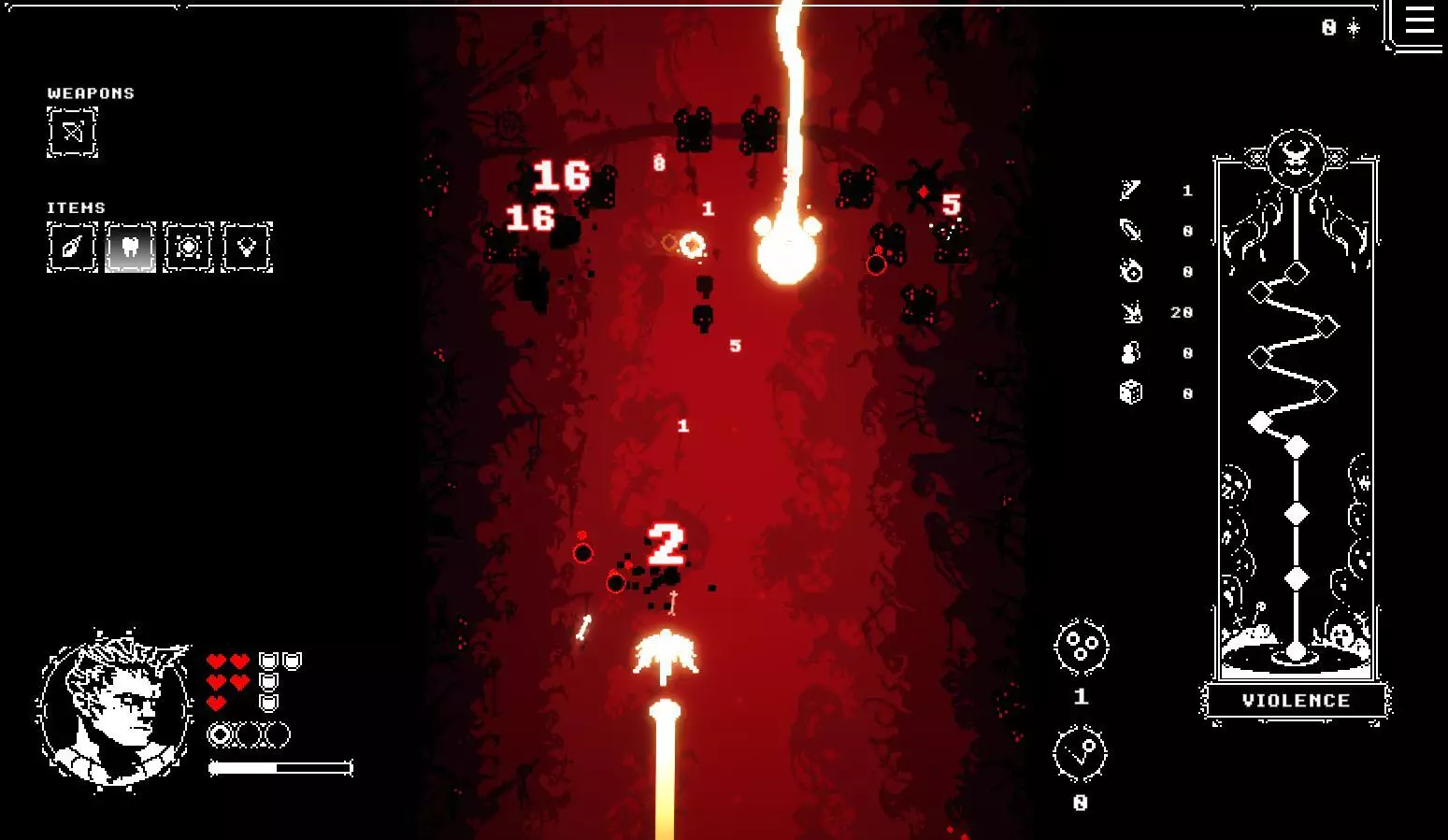Select the feather quill item slot
The width and height of the screenshot is (1448, 840).
[x=72, y=247]
